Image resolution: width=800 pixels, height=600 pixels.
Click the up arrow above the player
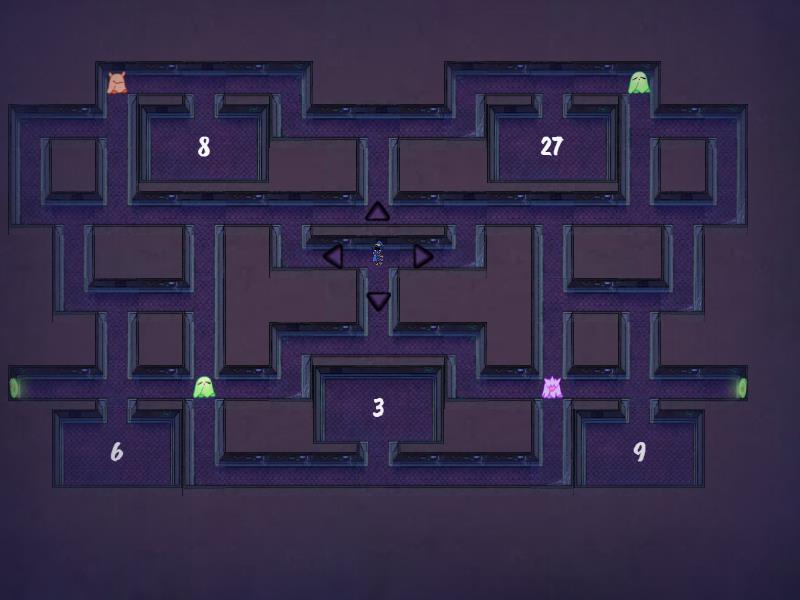tap(377, 212)
